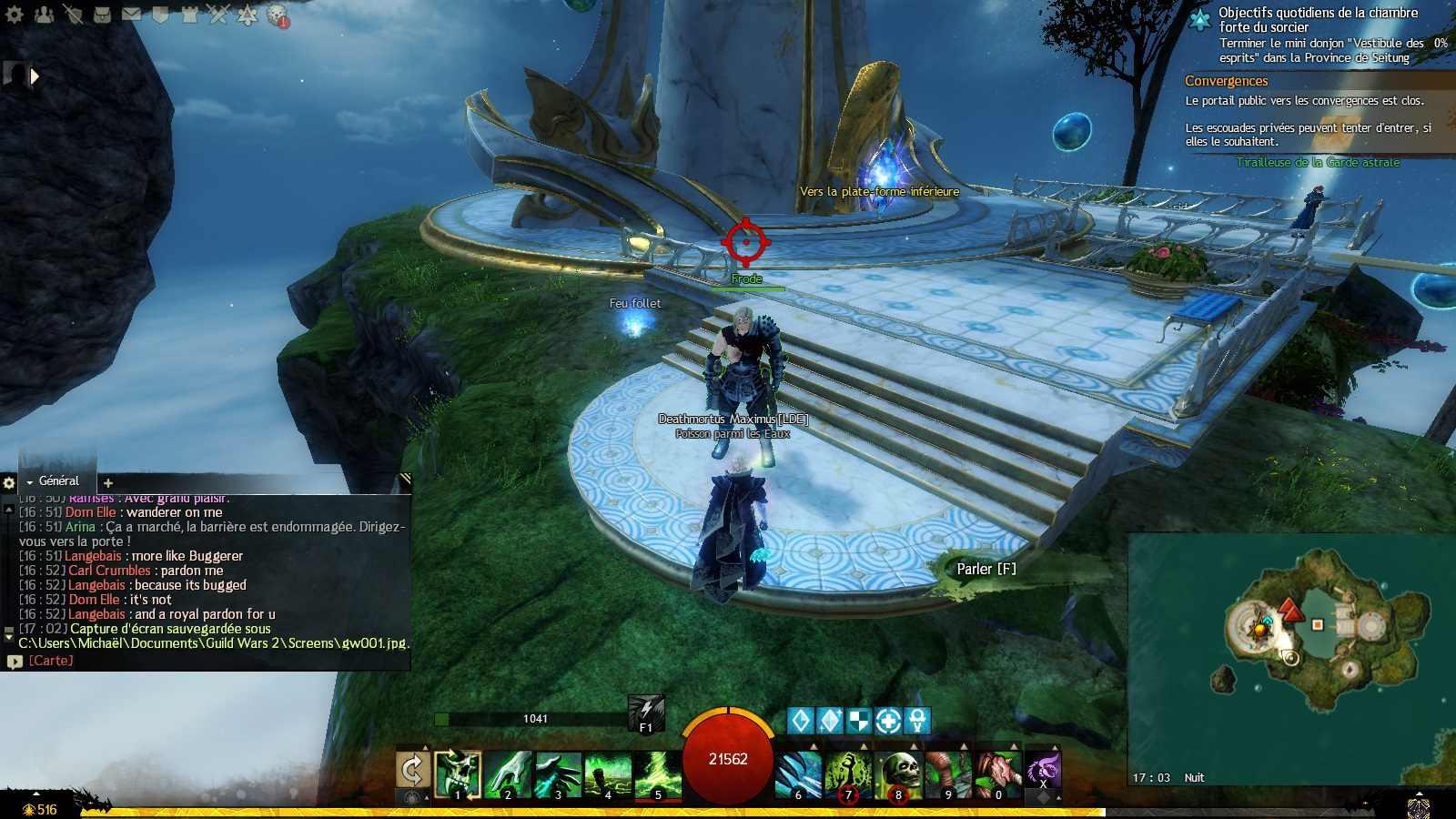Use skill 6 blue claws heal
1456x819 pixels.
pos(799,773)
